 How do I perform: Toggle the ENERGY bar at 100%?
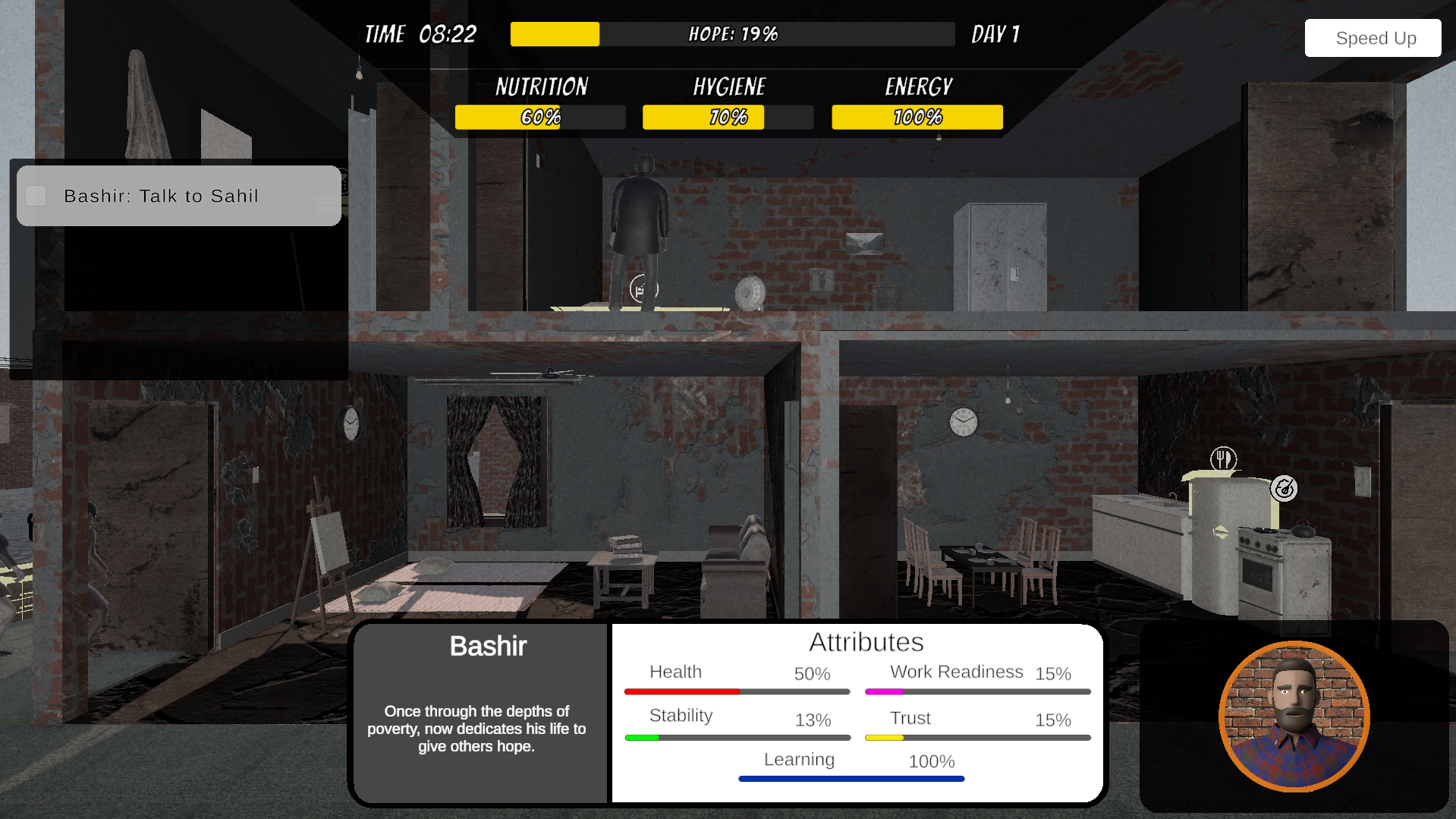[917, 117]
